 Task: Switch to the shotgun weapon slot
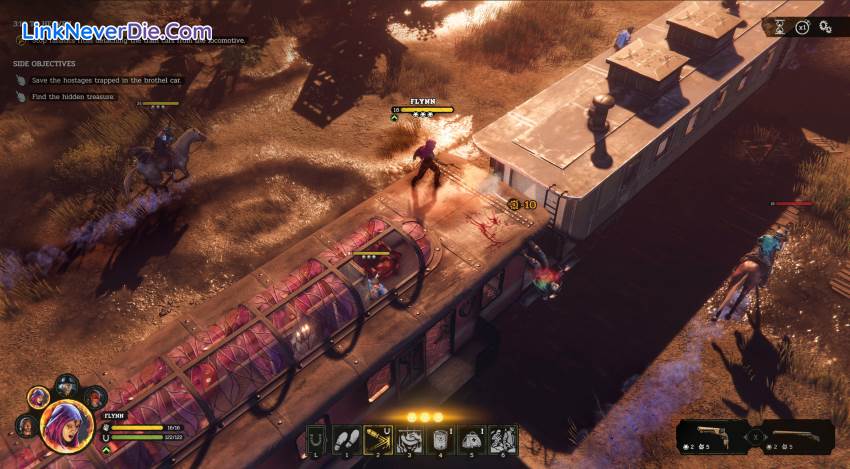799,436
